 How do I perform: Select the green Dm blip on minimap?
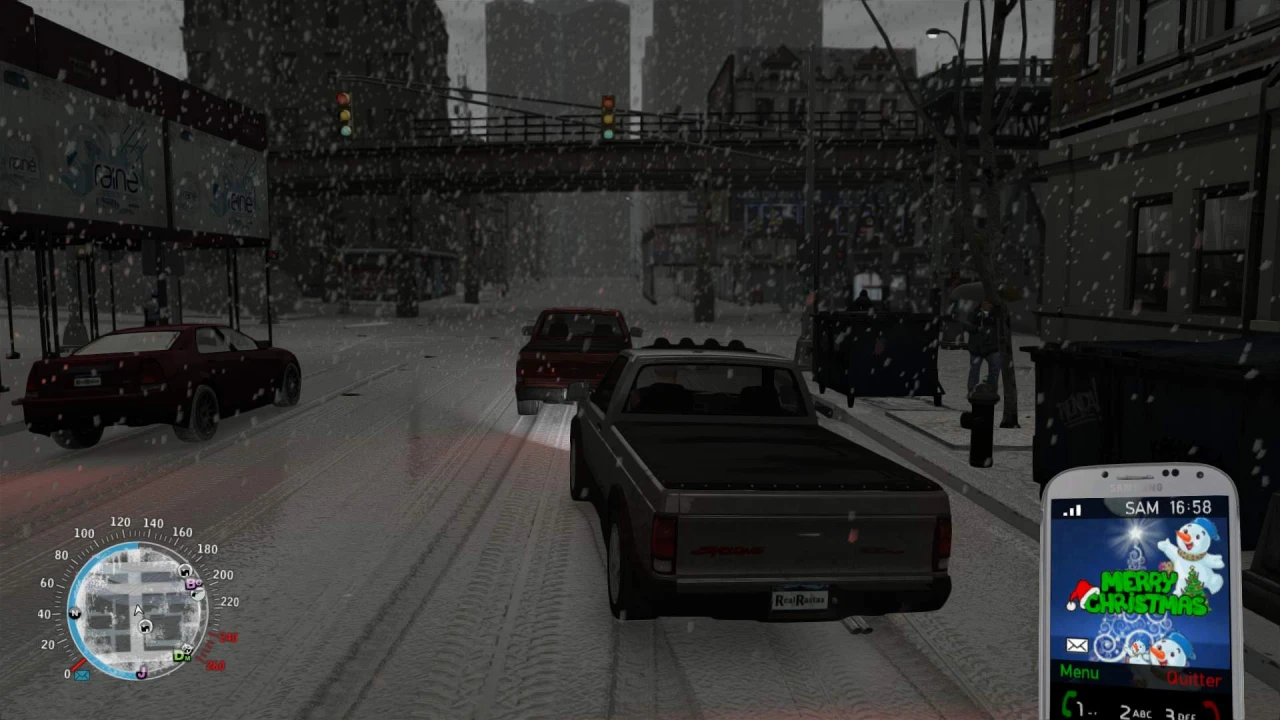[x=180, y=656]
